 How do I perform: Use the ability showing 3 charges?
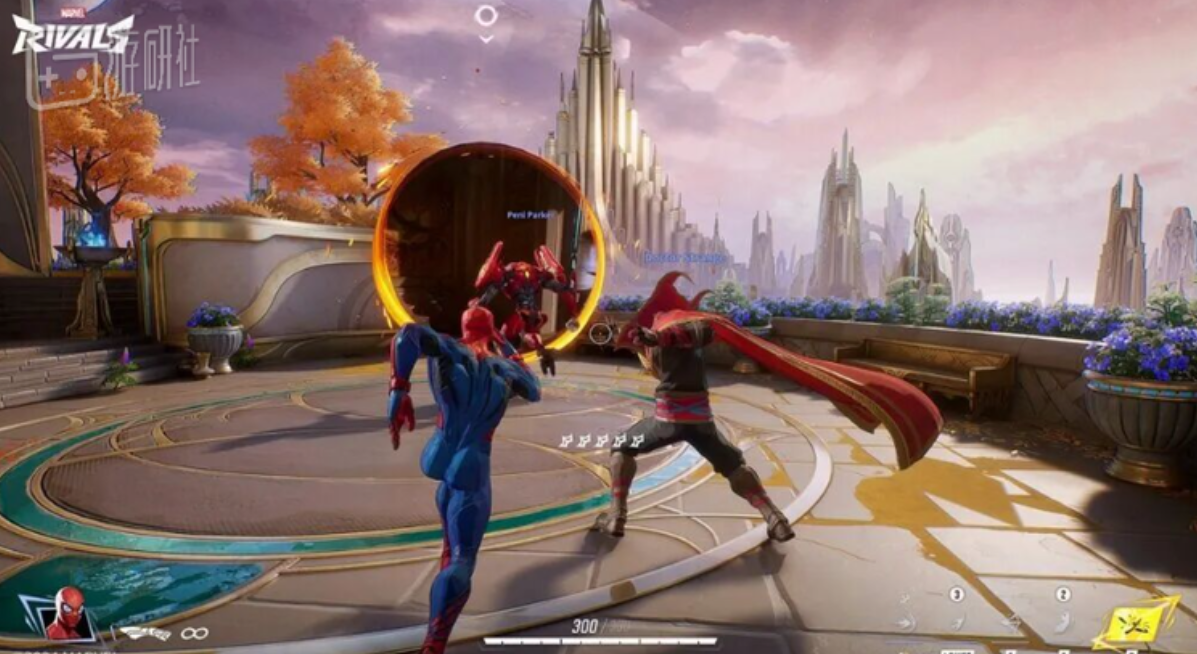[956, 622]
